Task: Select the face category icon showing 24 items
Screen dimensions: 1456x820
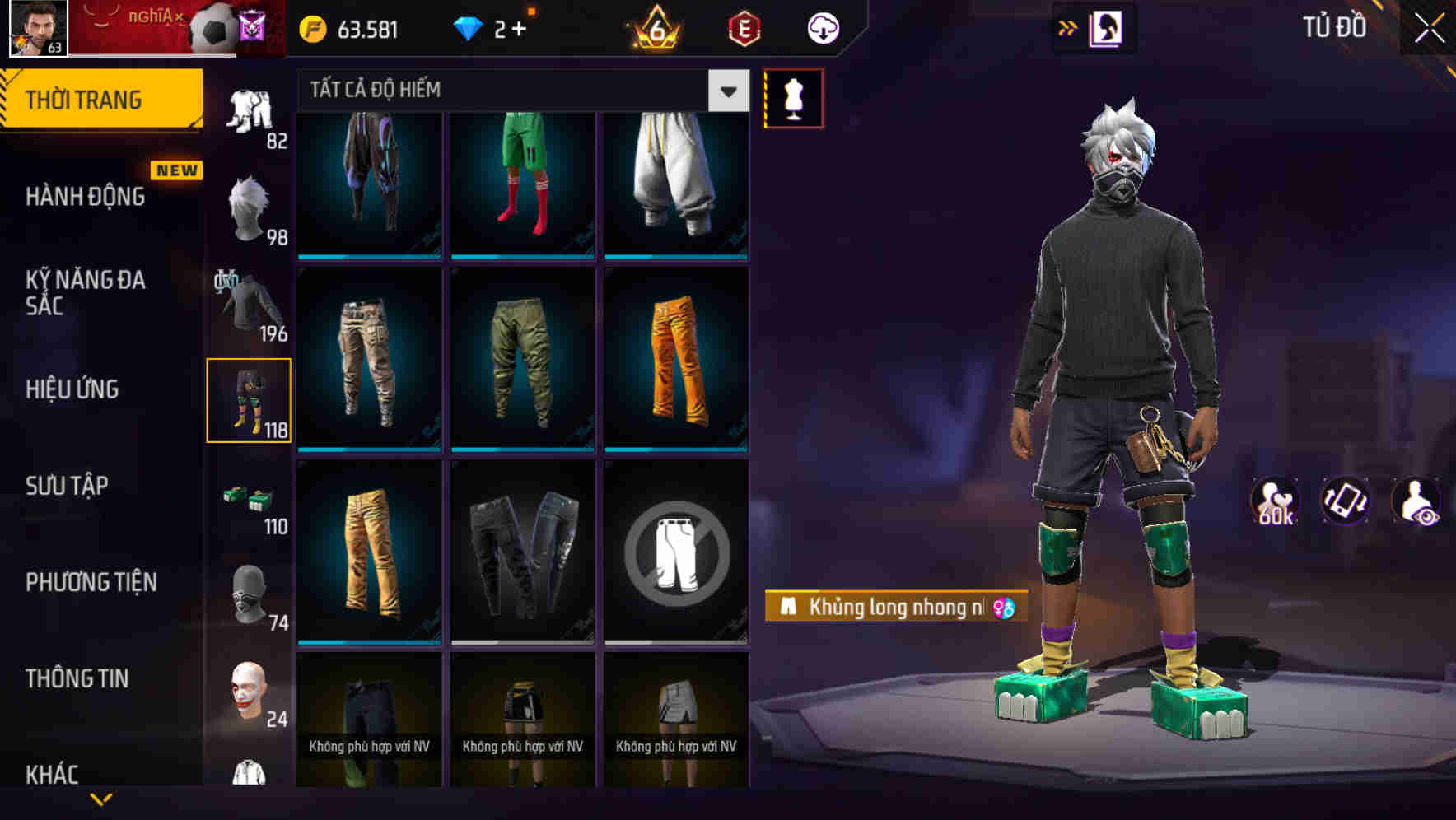Action: pyautogui.click(x=250, y=687)
